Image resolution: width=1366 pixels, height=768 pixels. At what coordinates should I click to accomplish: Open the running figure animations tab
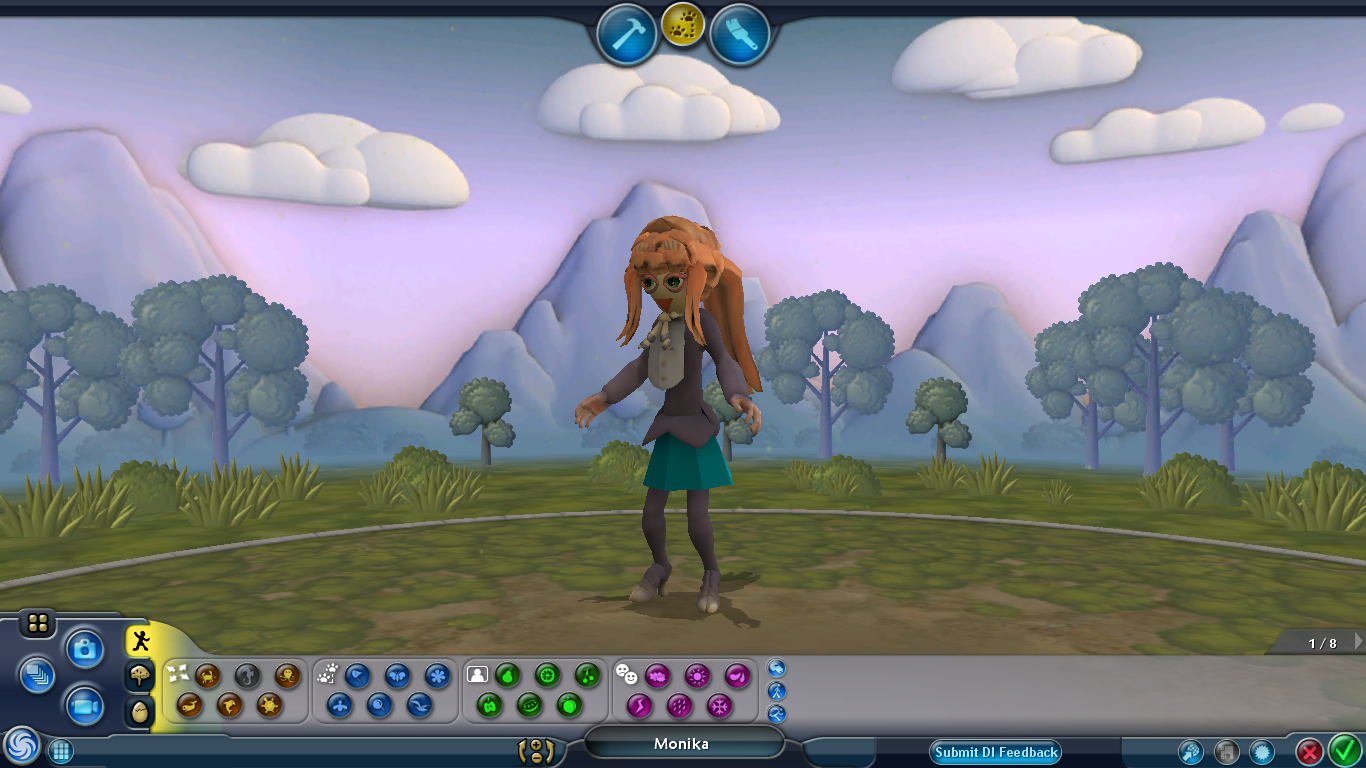pos(140,641)
